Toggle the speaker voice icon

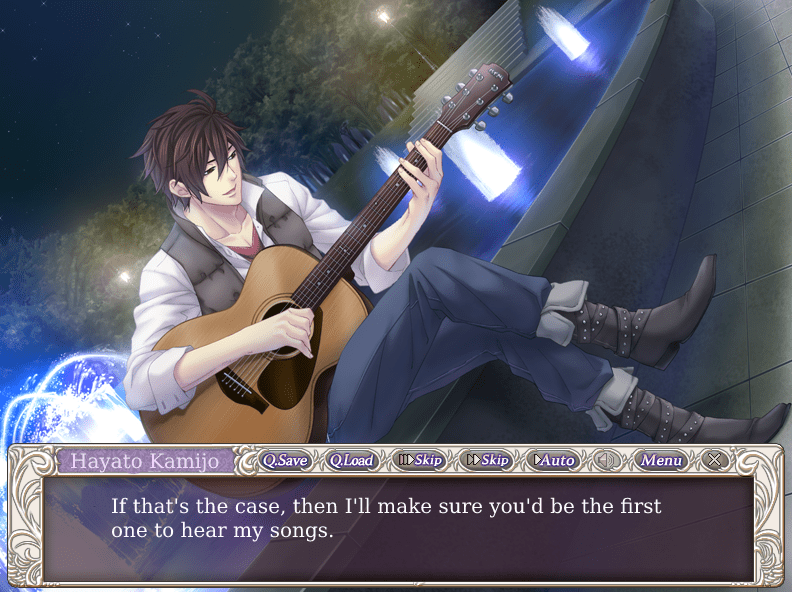tap(606, 460)
